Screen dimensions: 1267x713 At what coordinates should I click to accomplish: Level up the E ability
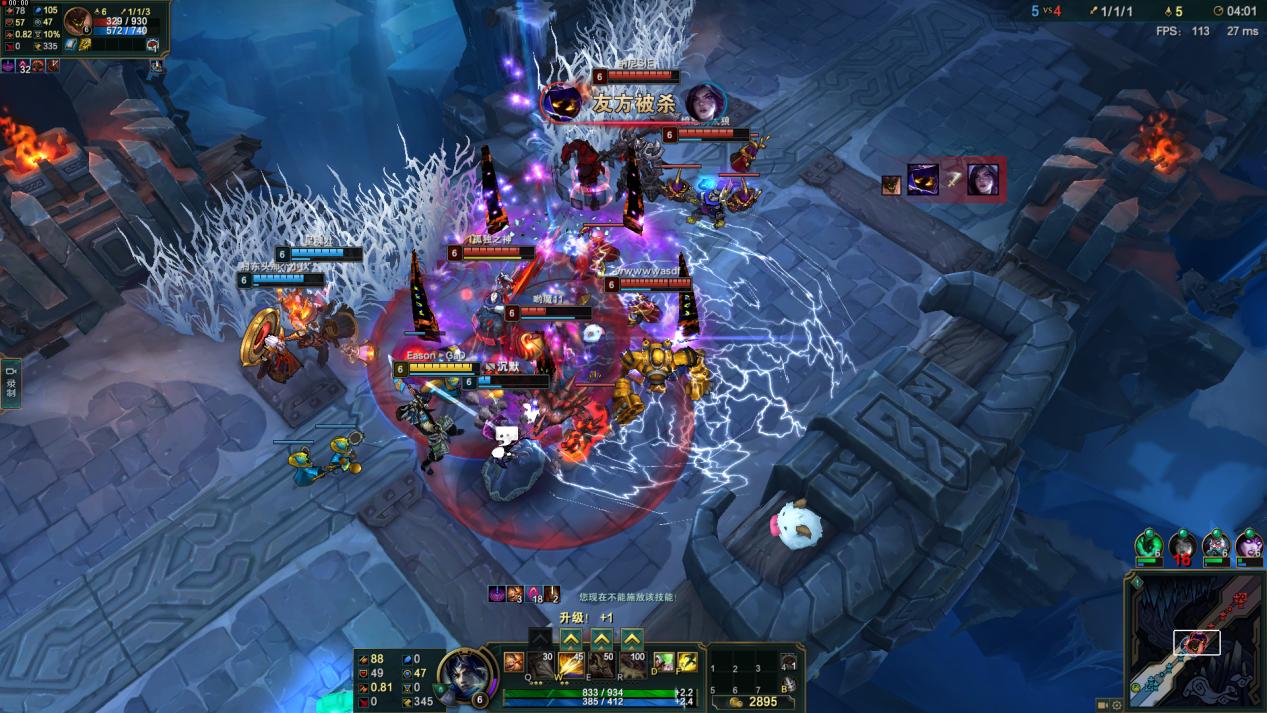[601, 639]
